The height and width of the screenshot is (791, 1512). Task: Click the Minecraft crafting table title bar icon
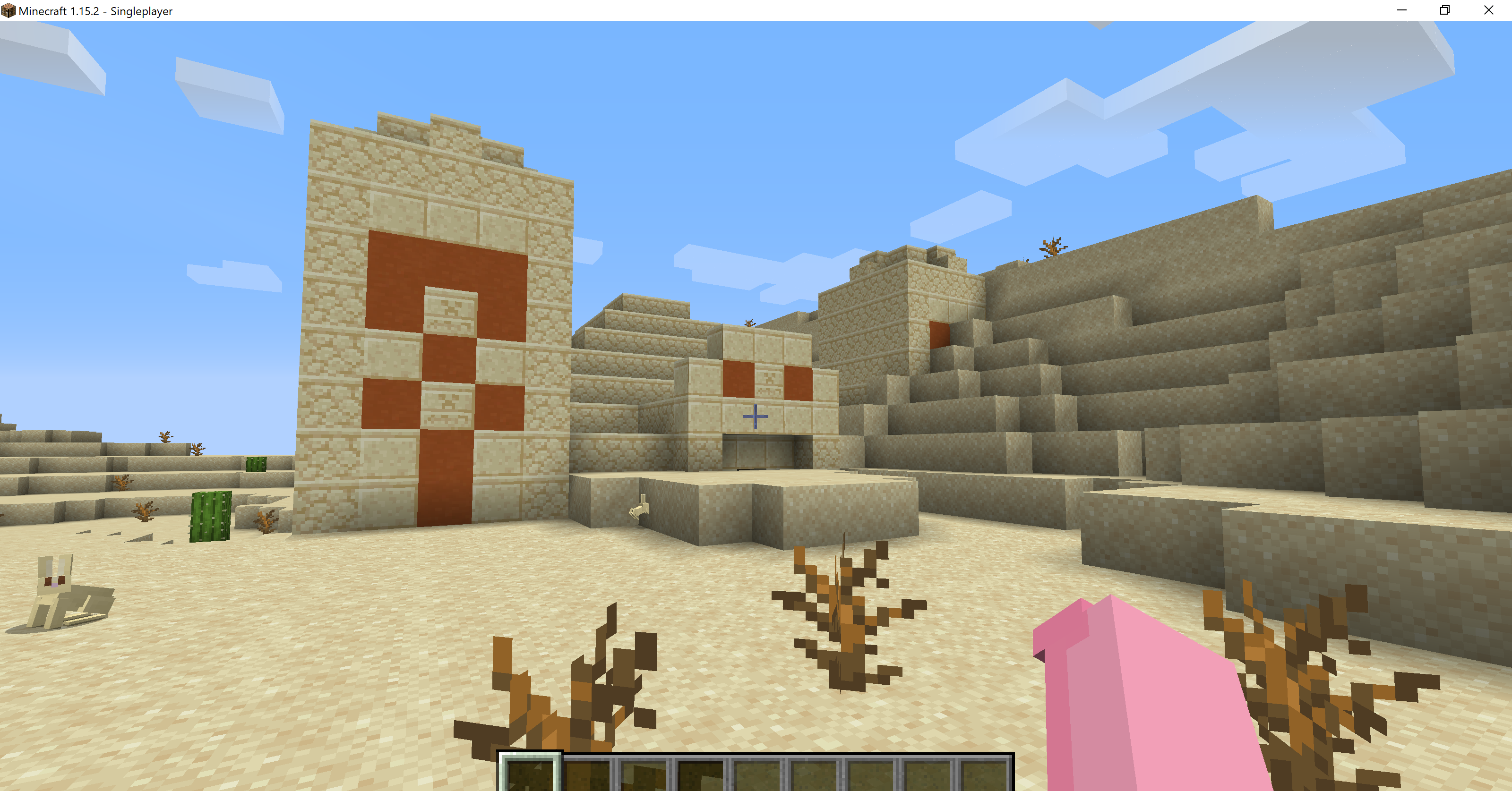pos(8,10)
